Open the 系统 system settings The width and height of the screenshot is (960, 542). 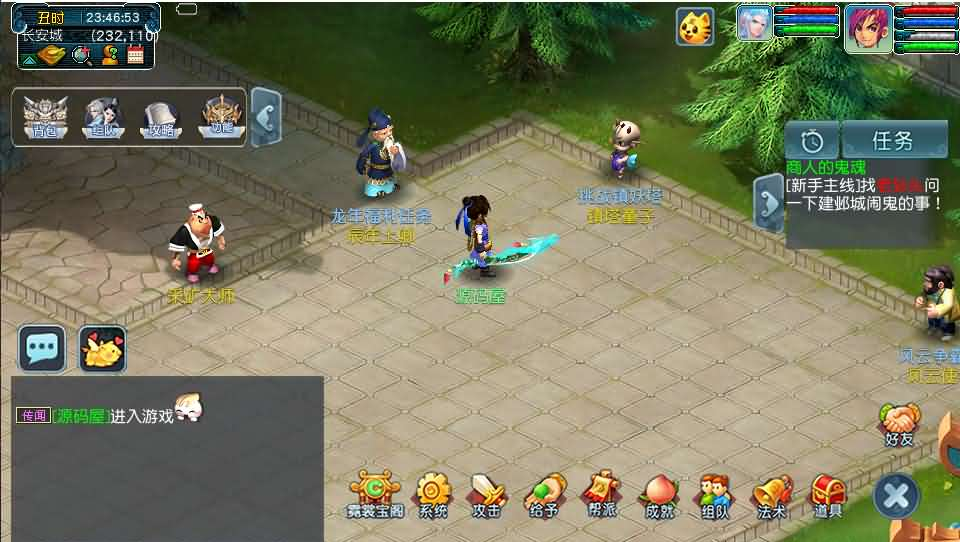click(x=433, y=493)
